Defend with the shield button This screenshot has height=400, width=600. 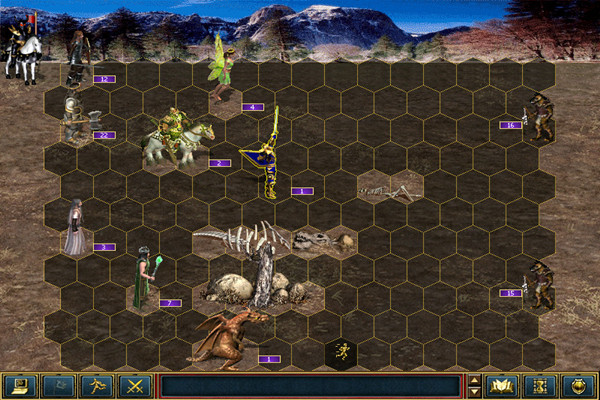(x=579, y=385)
